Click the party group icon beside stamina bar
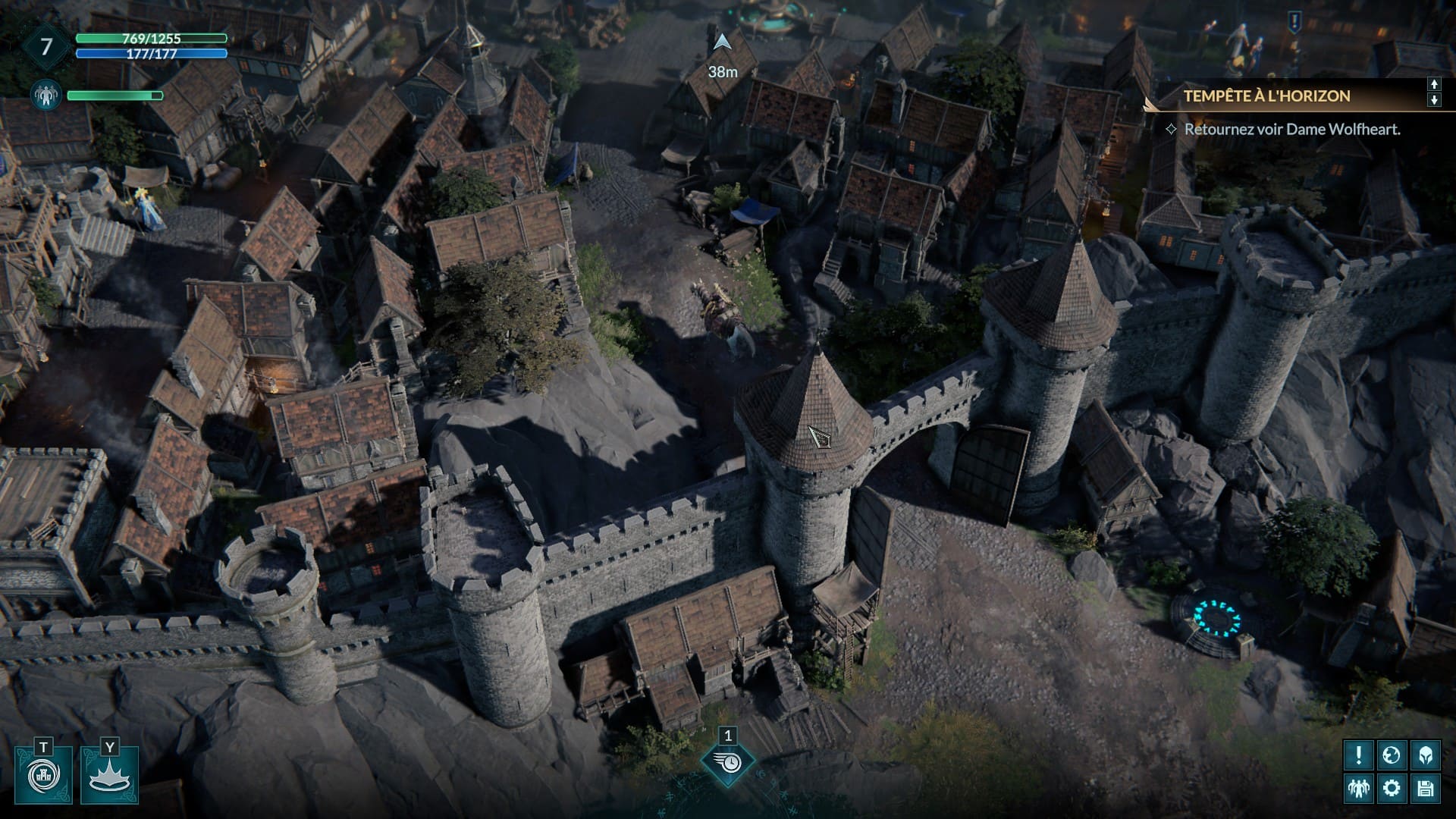The width and height of the screenshot is (1456, 819). pyautogui.click(x=46, y=96)
